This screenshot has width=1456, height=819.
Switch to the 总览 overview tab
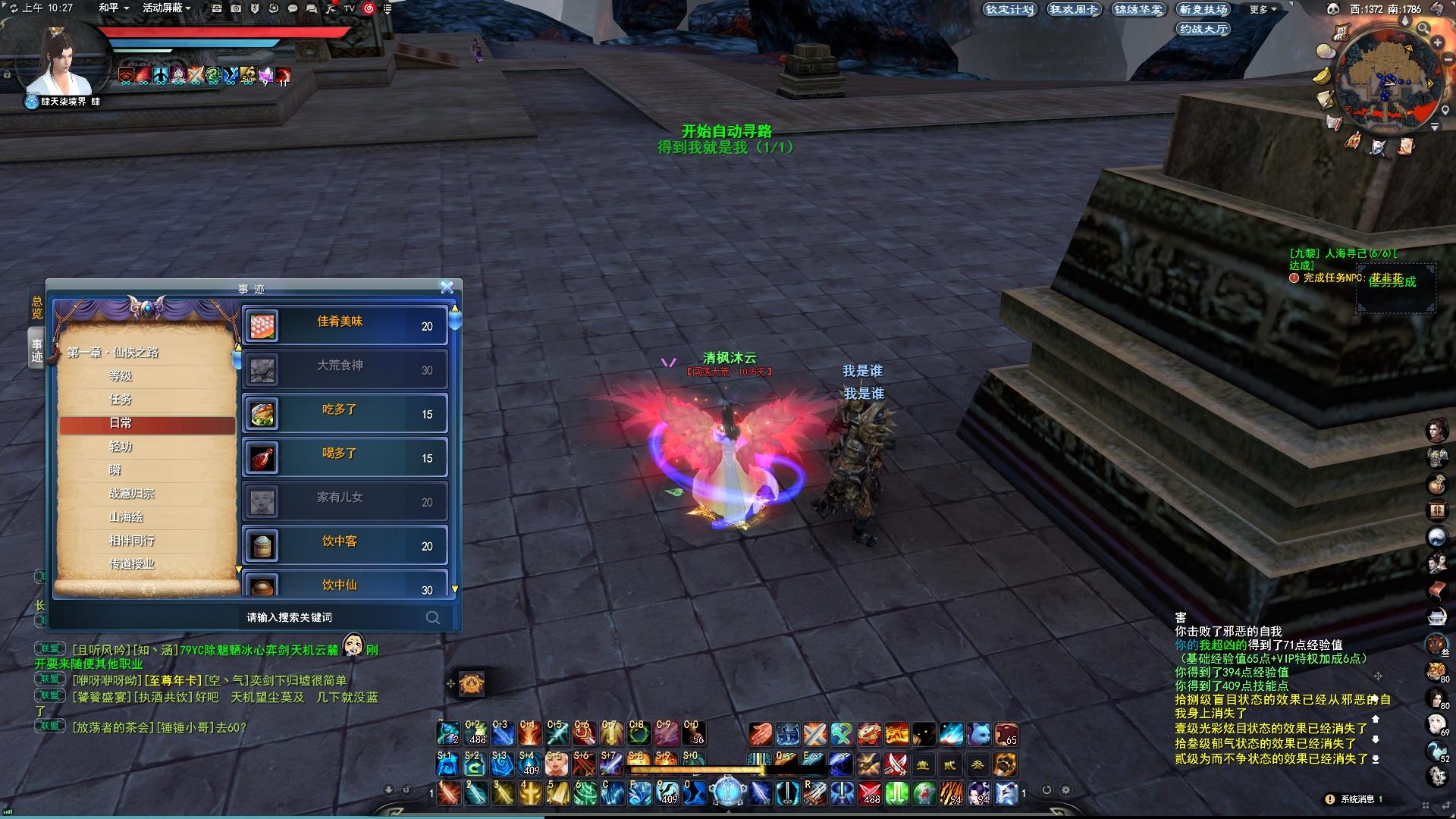36,307
